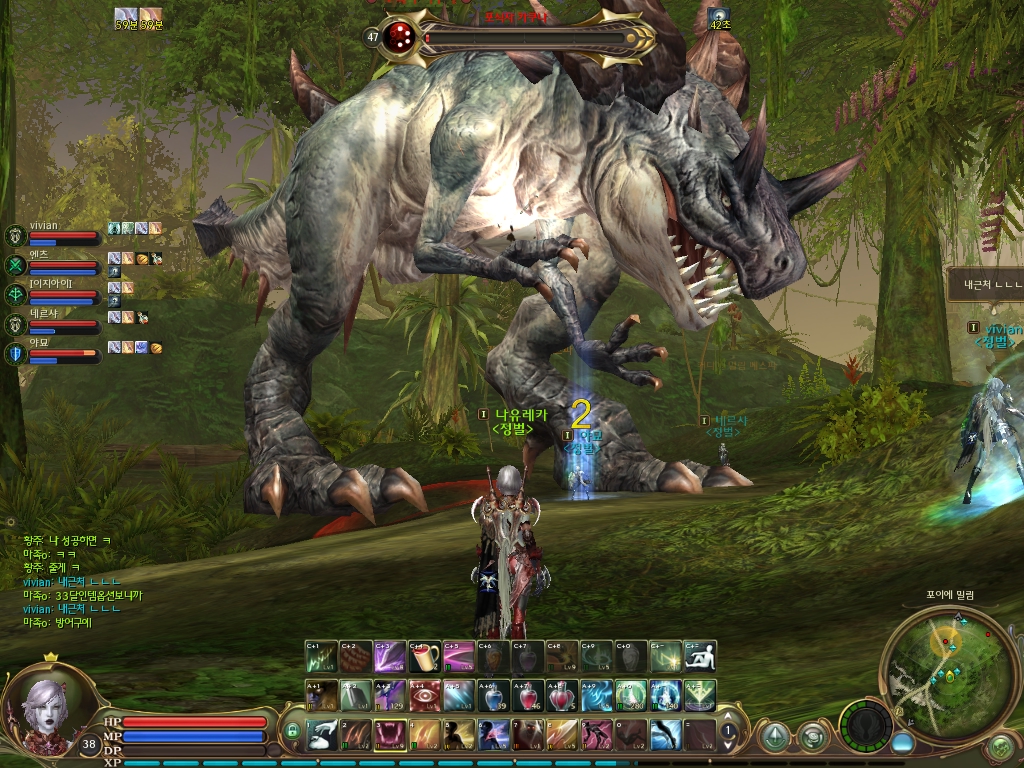Use the mug drink item on the hotbar

(424, 657)
